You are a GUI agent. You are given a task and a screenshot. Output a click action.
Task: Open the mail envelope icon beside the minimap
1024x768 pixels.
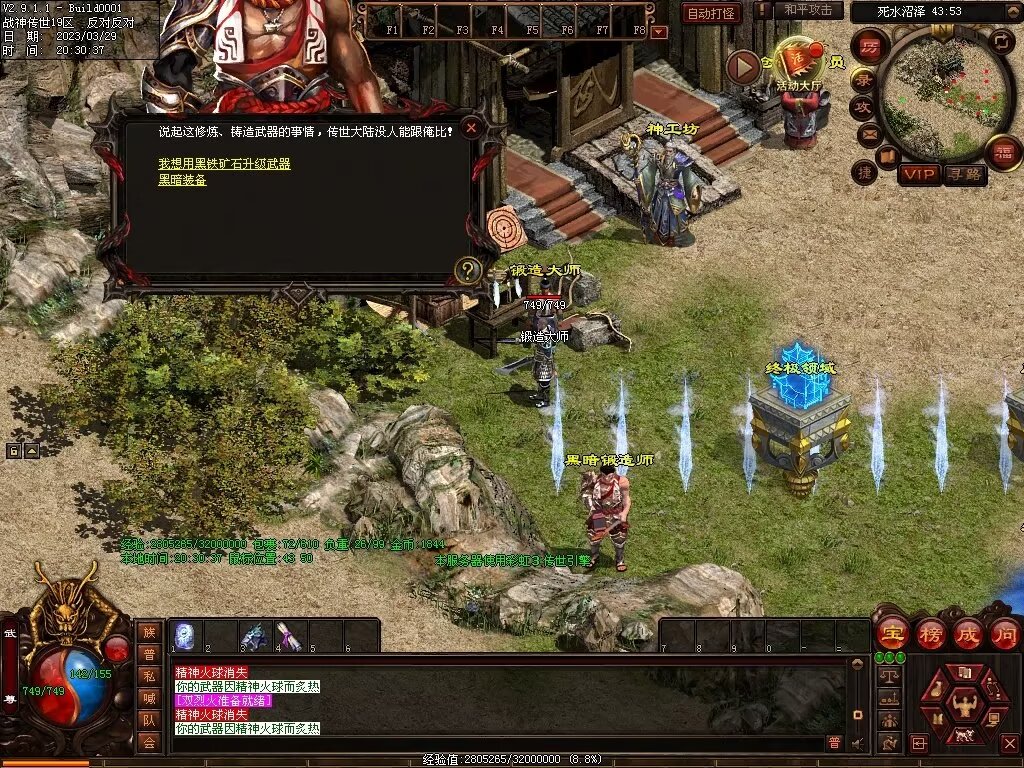(868, 134)
